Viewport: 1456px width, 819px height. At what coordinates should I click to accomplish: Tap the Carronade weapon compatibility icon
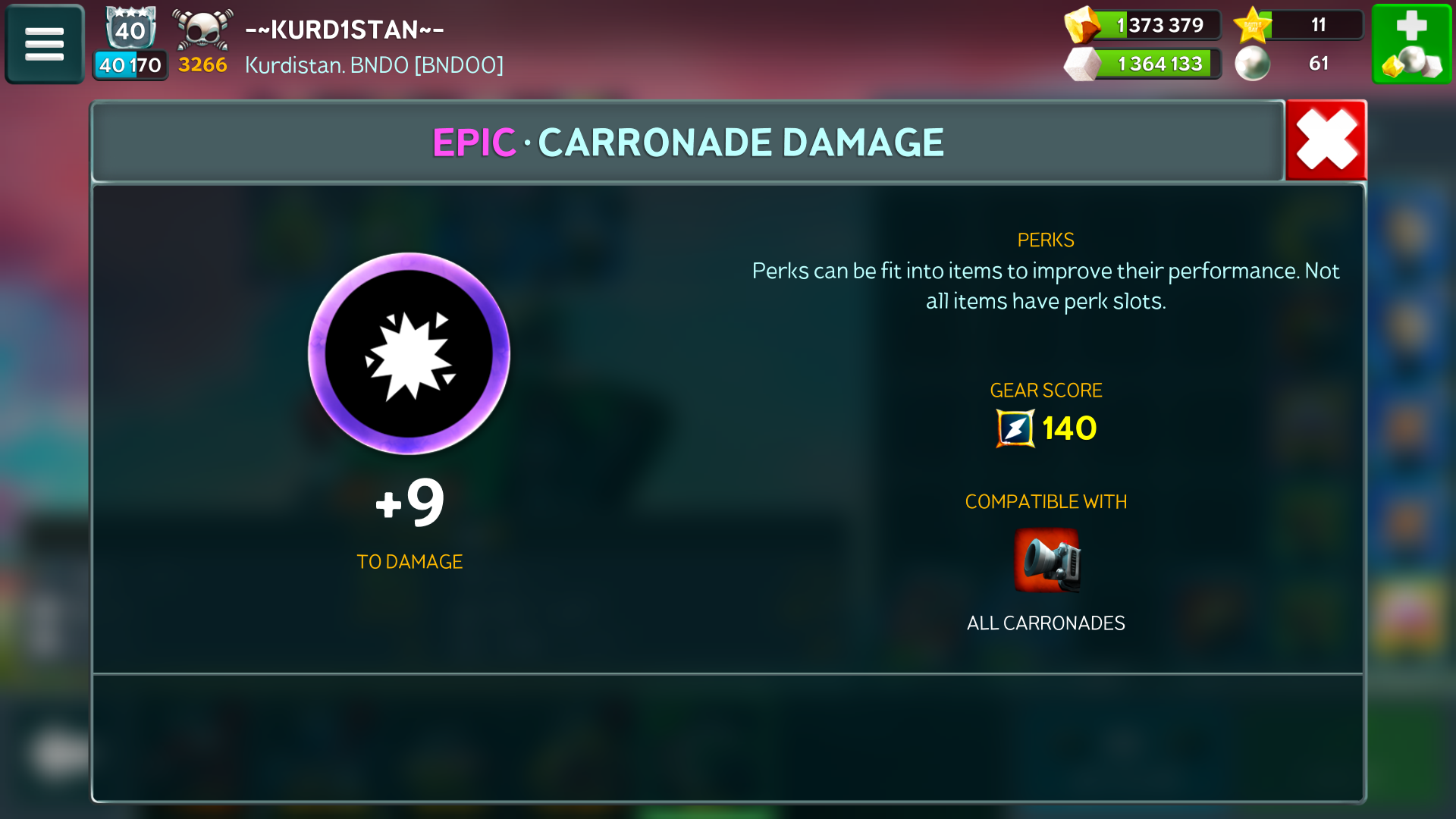coord(1046,560)
